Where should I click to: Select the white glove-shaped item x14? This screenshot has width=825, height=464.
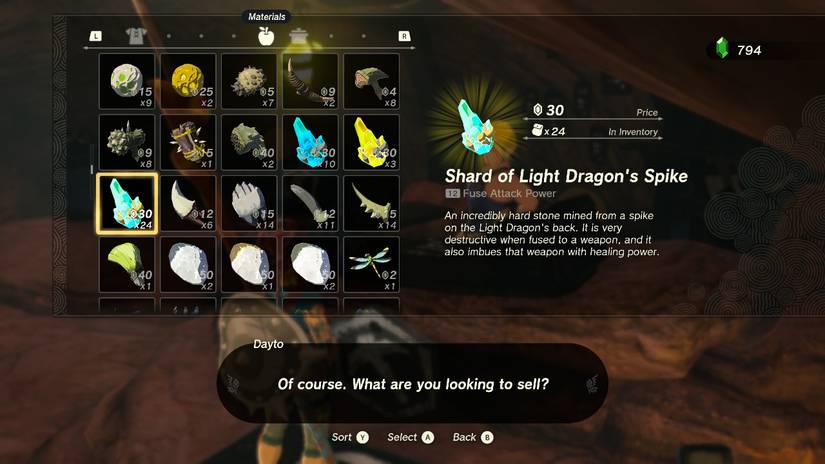click(249, 203)
